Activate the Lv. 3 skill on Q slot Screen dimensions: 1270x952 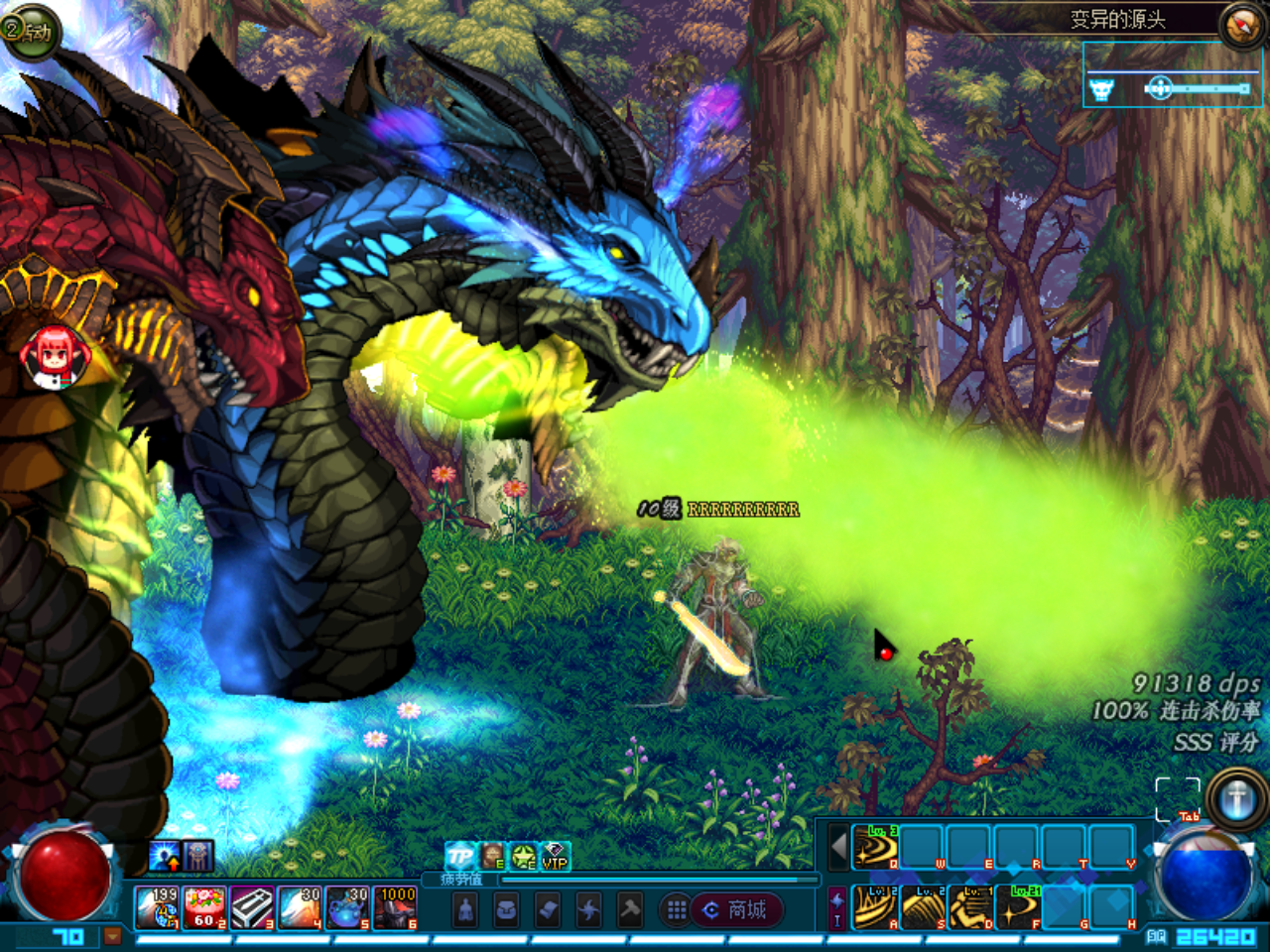[875, 847]
